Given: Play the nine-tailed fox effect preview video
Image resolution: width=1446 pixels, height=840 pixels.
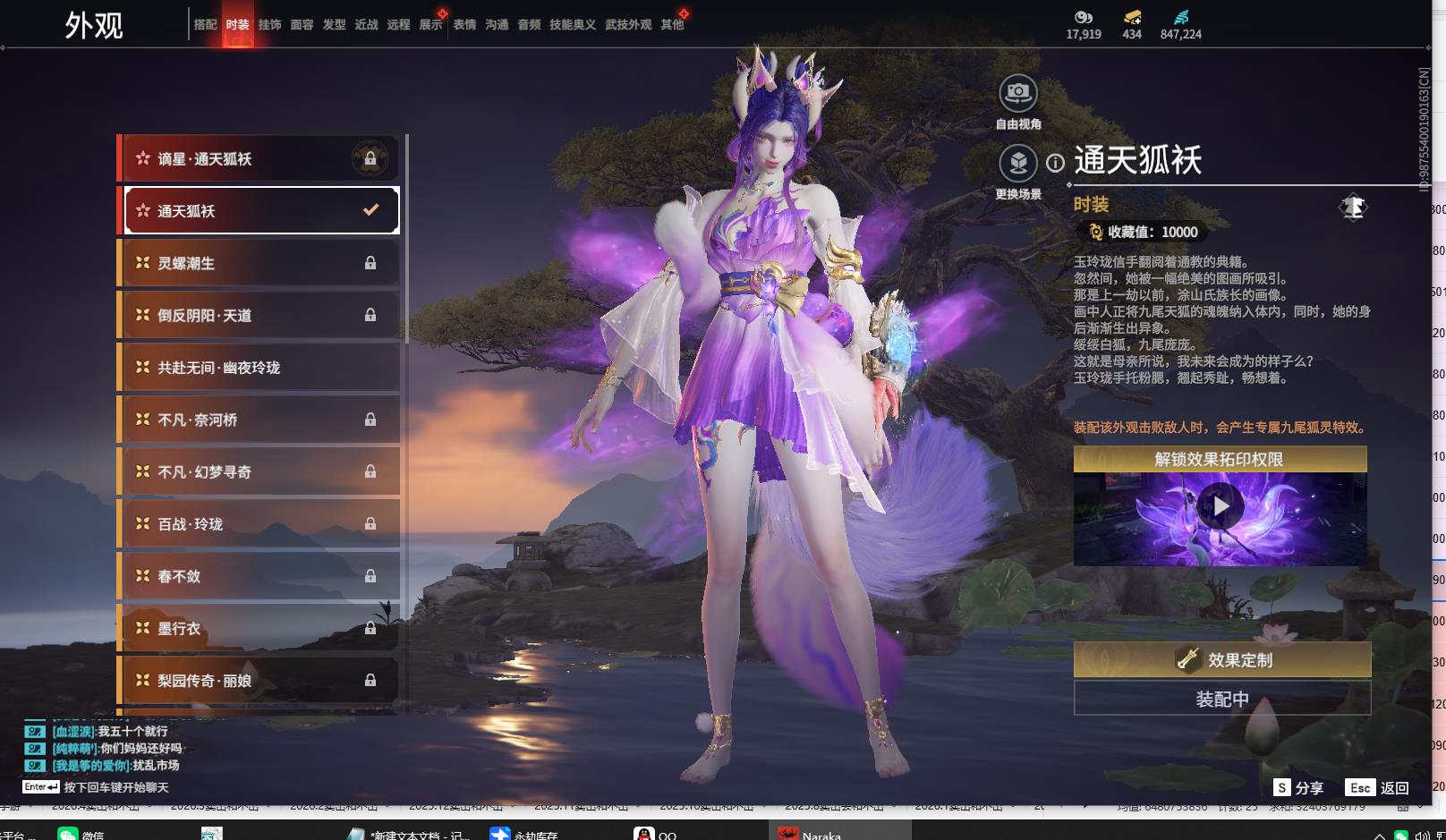Looking at the screenshot, I should 1220,507.
